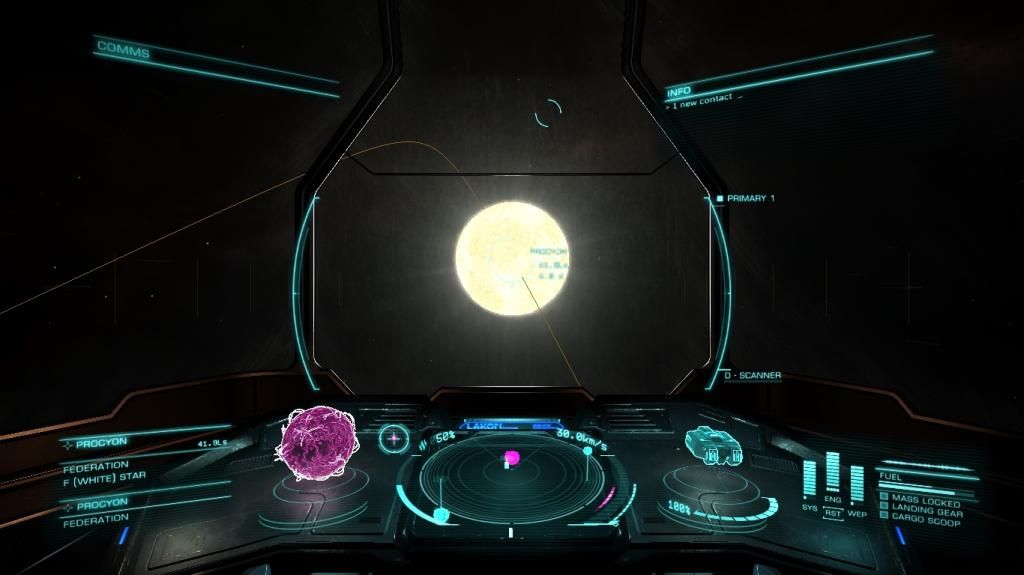Open the COMMS panel
1024x575 pixels.
click(x=124, y=50)
